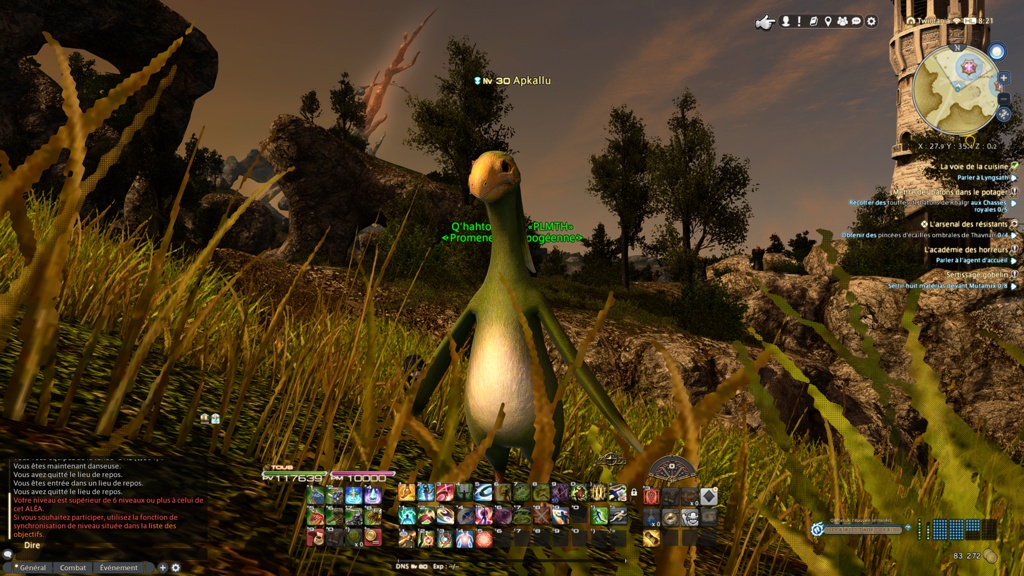The width and height of the screenshot is (1024, 576).
Task: Open the map pin travel menu
Action: coord(828,21)
